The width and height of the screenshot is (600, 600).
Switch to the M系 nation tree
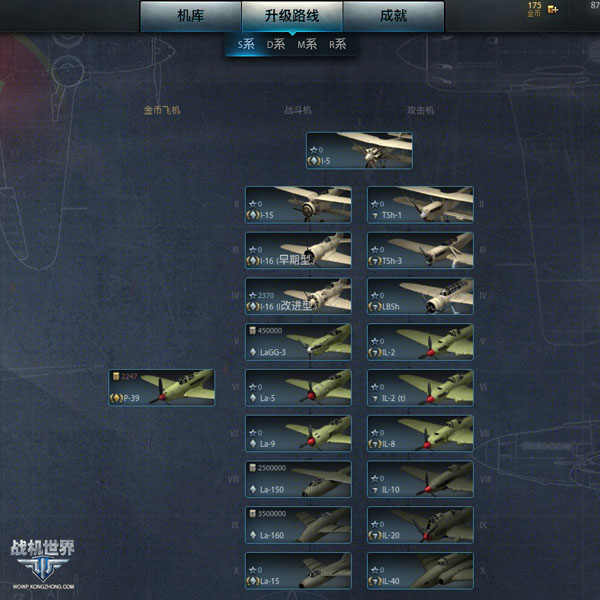pos(306,45)
